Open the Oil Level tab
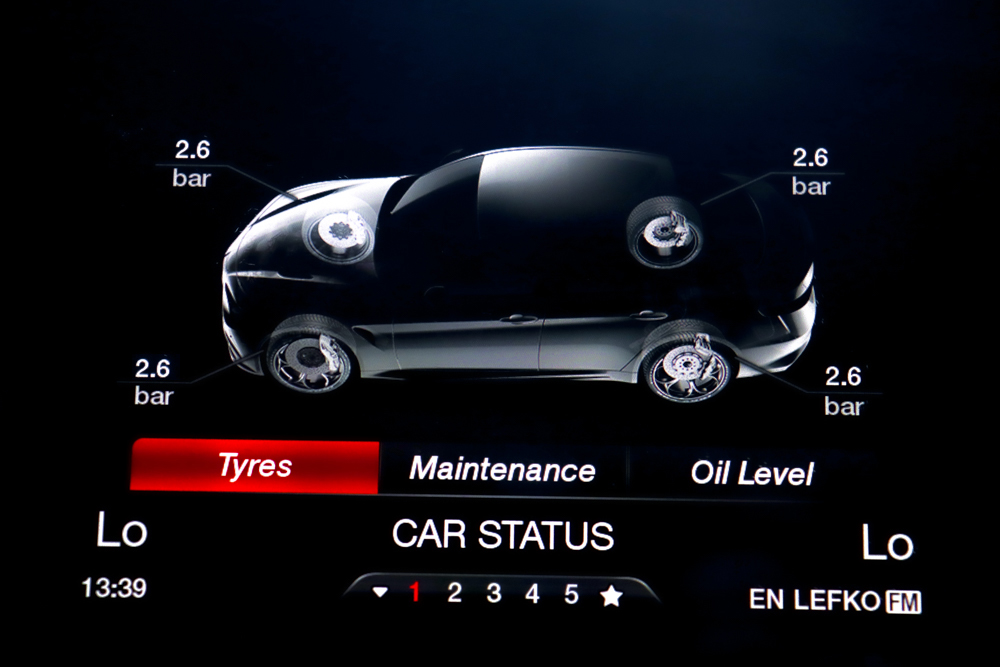1000x667 pixels. pos(752,472)
